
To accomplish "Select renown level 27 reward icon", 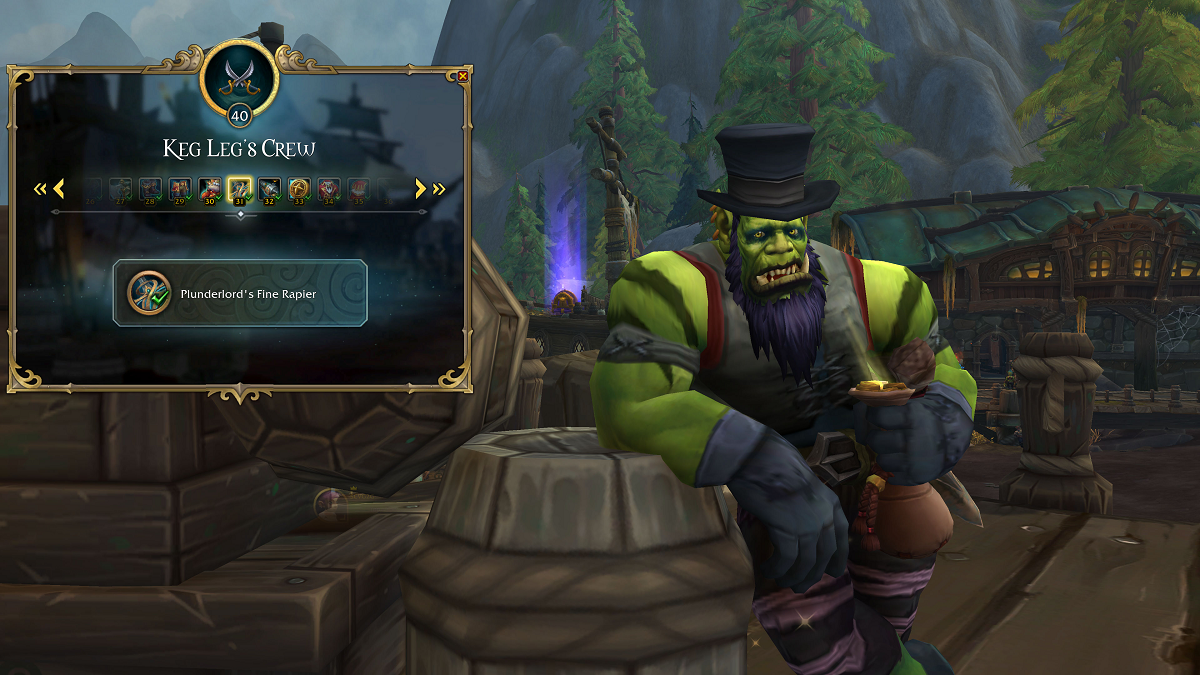I will 120,188.
